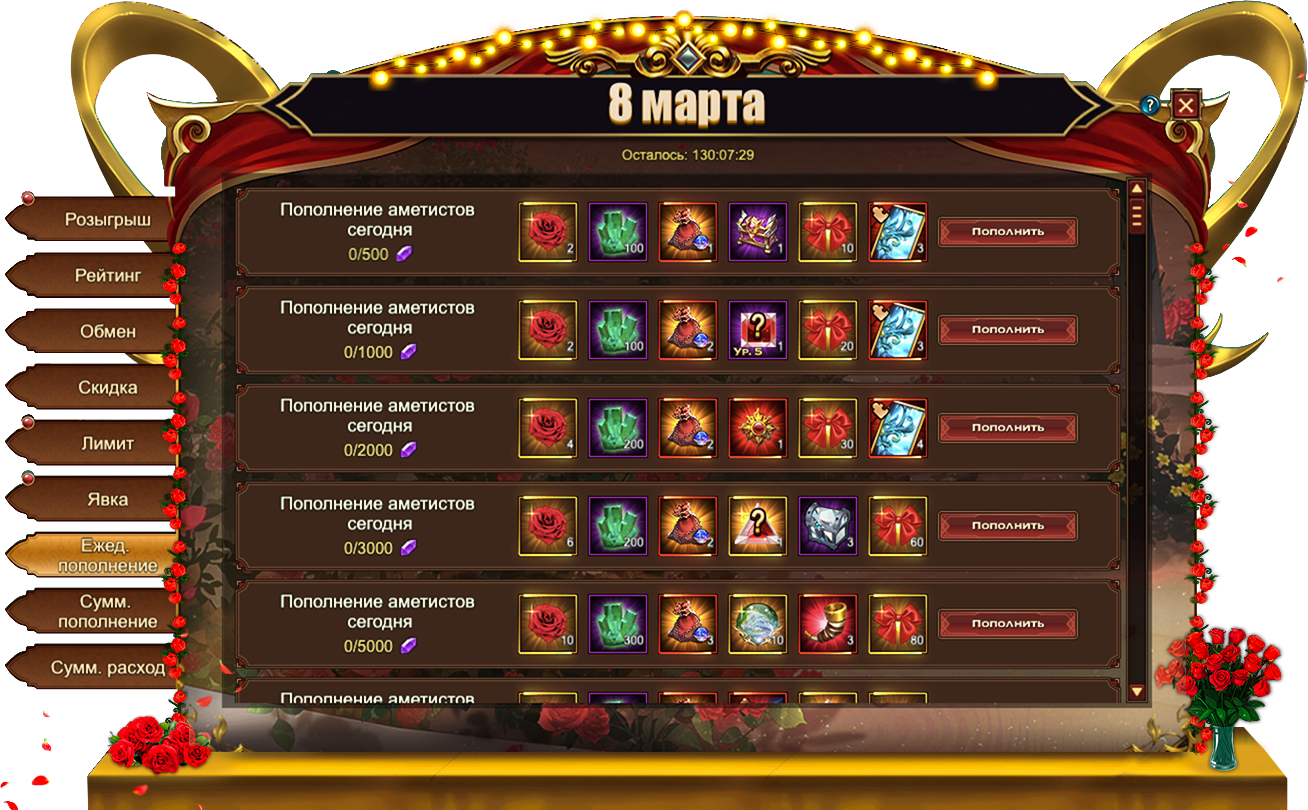The width and height of the screenshot is (1308, 810).
Task: Open the Сумм. расход tab
Action: 106,667
